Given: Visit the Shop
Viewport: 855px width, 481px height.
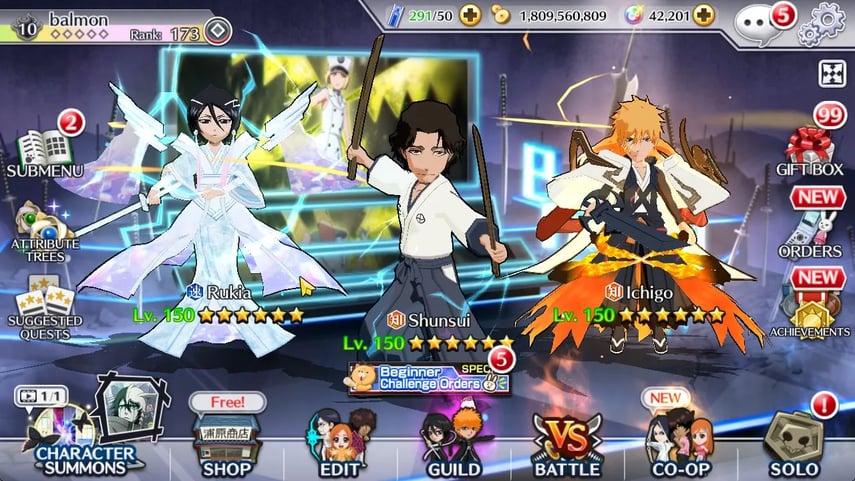Looking at the screenshot, I should pos(226,440).
